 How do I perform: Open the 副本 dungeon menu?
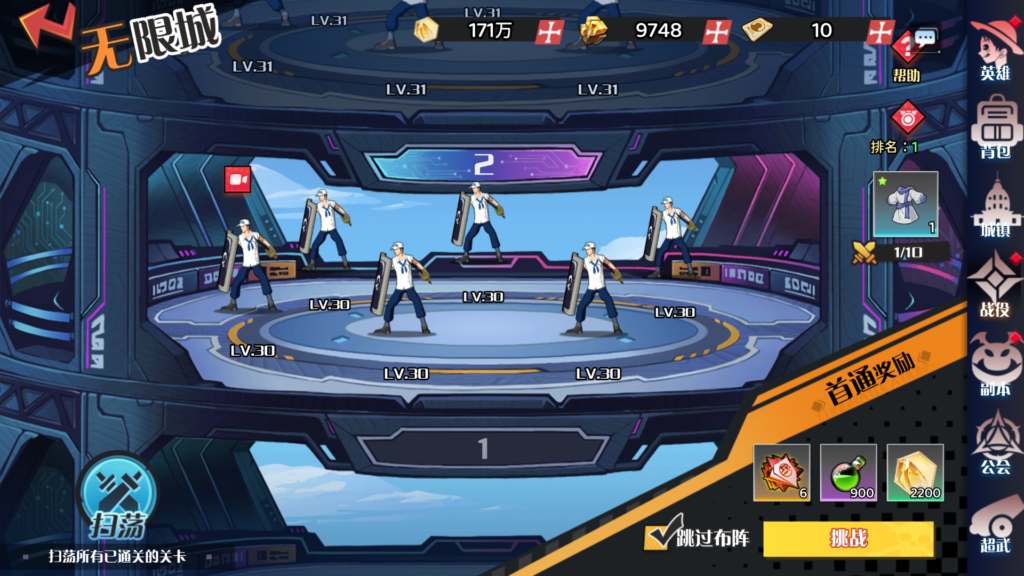click(x=995, y=363)
